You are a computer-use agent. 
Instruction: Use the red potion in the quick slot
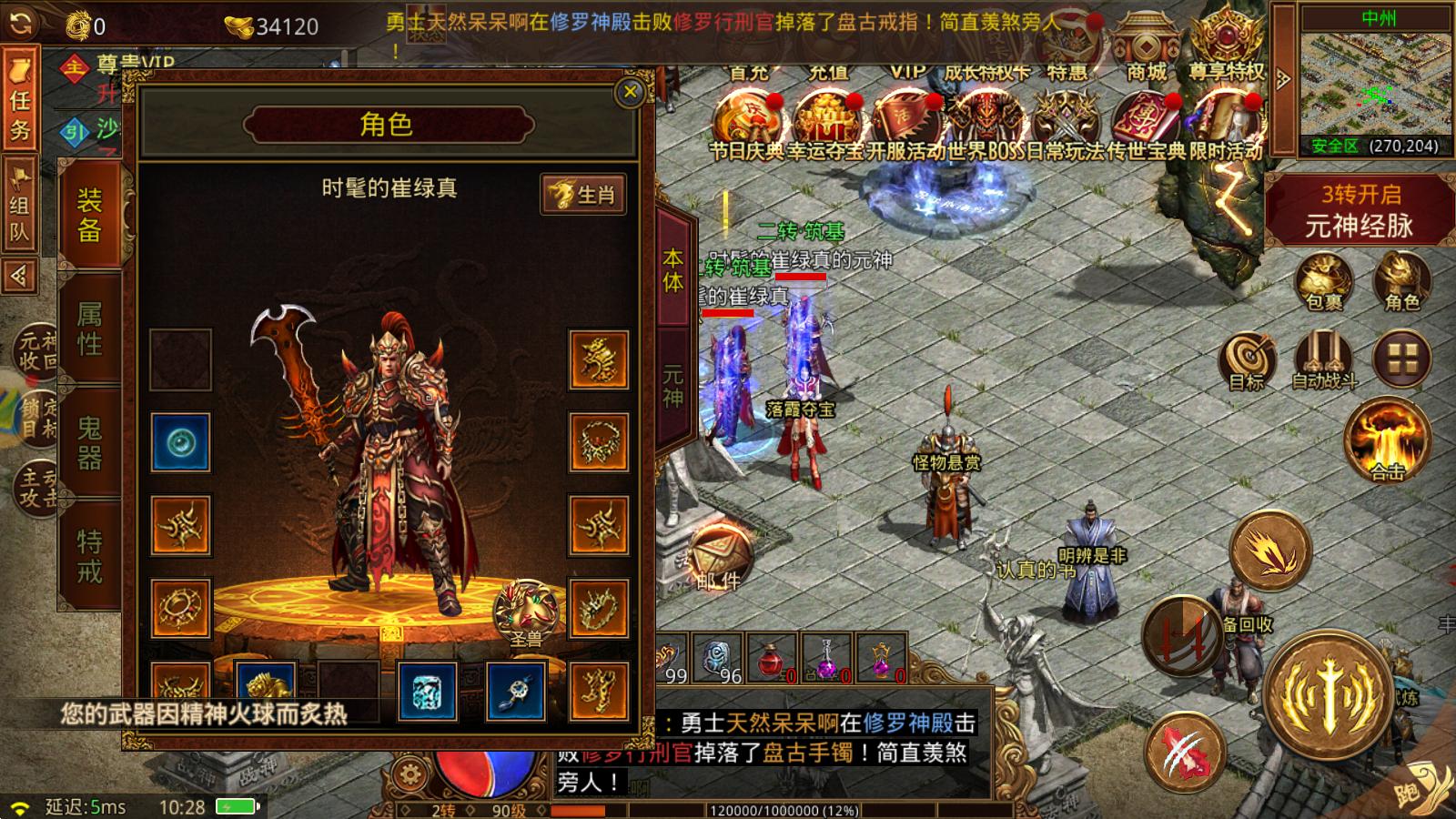772,663
